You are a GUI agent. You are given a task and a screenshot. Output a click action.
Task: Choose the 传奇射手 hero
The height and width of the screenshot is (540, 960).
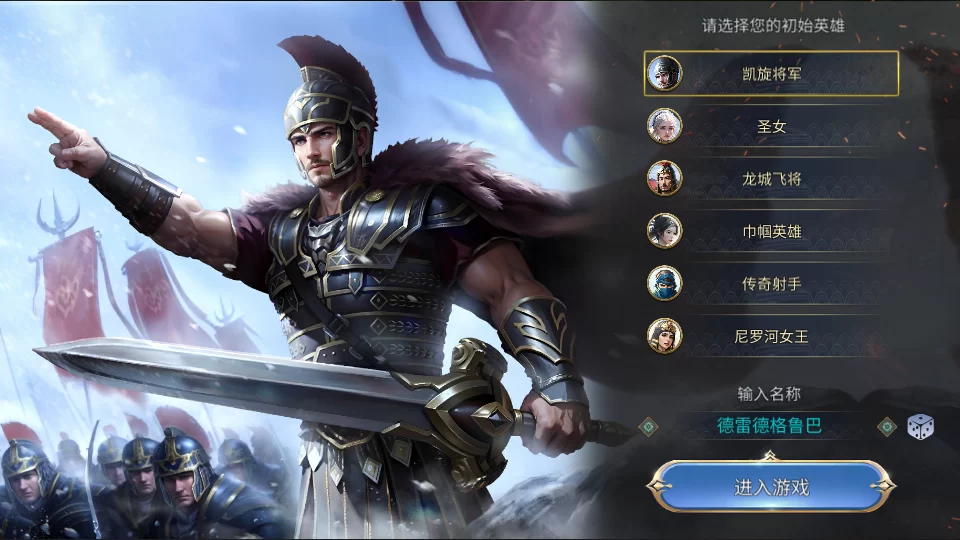click(771, 284)
